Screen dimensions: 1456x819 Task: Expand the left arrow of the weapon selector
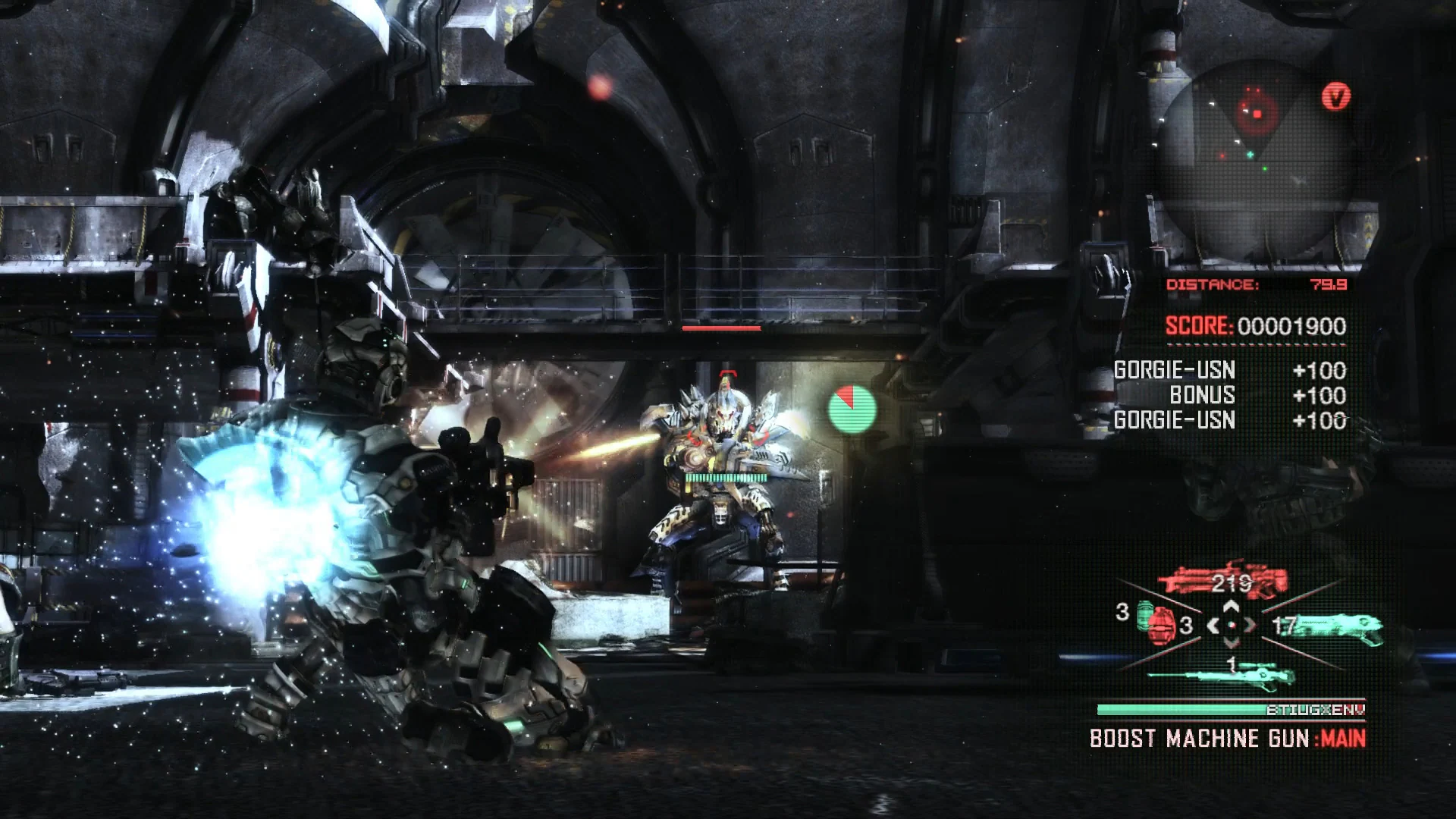tap(1213, 626)
